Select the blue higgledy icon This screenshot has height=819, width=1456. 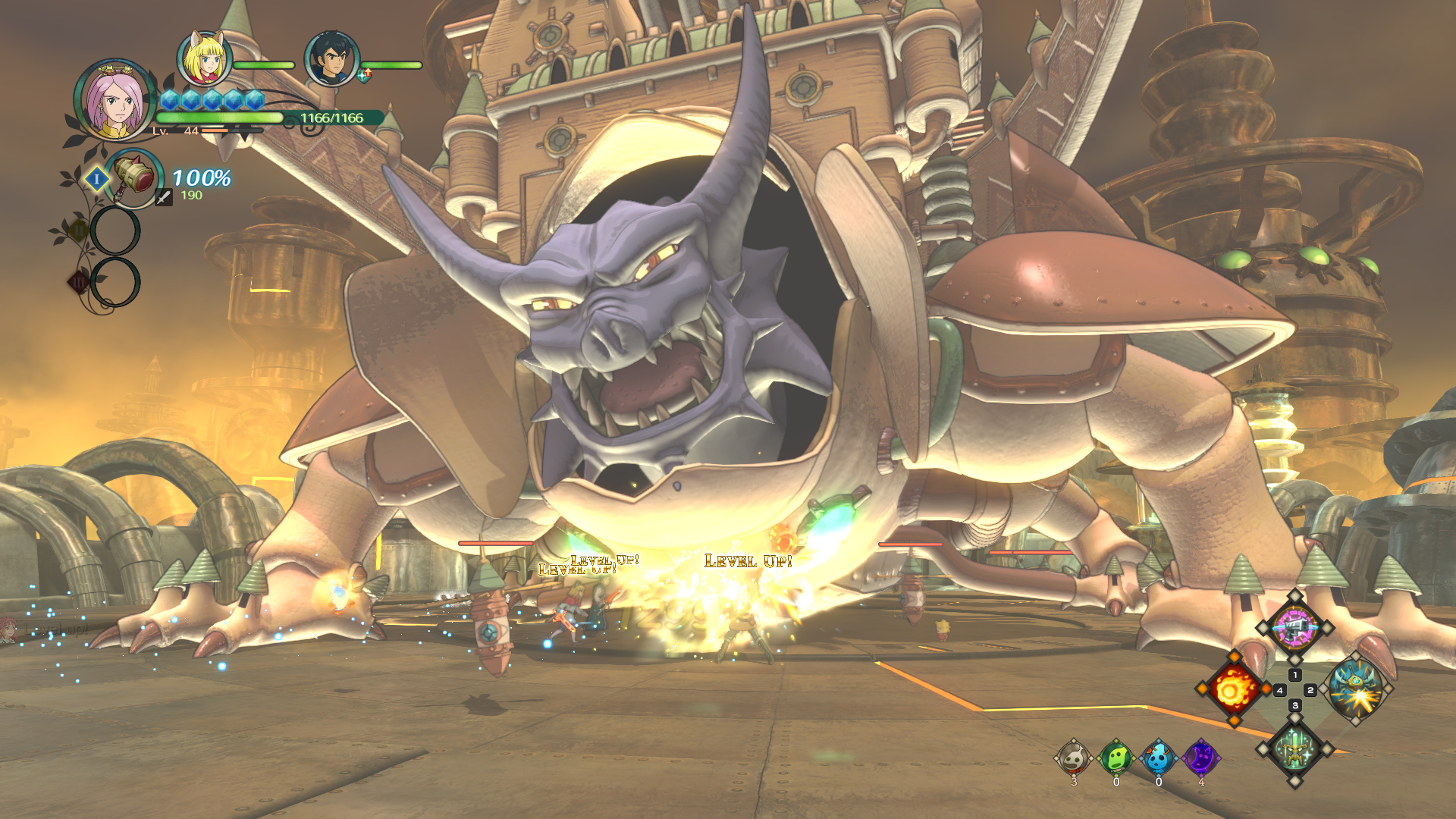coord(1158,758)
